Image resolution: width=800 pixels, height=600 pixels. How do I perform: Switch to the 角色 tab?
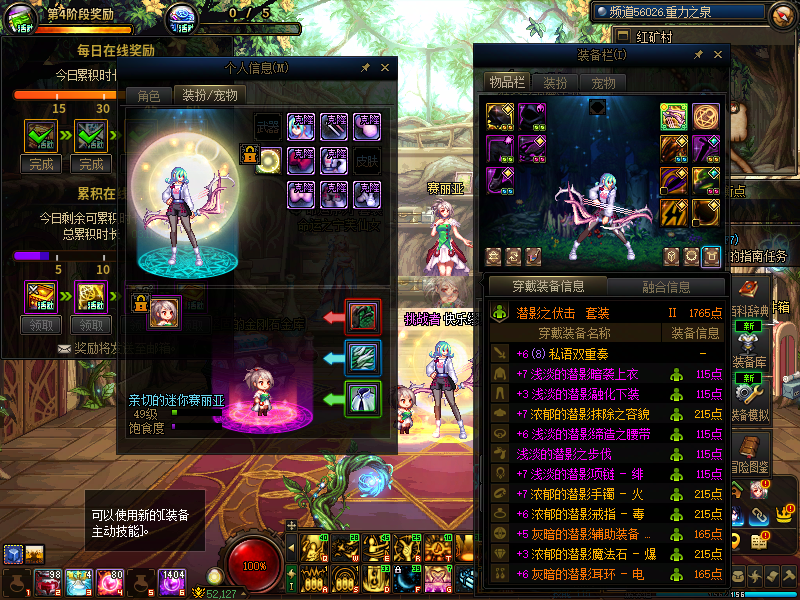pos(148,96)
